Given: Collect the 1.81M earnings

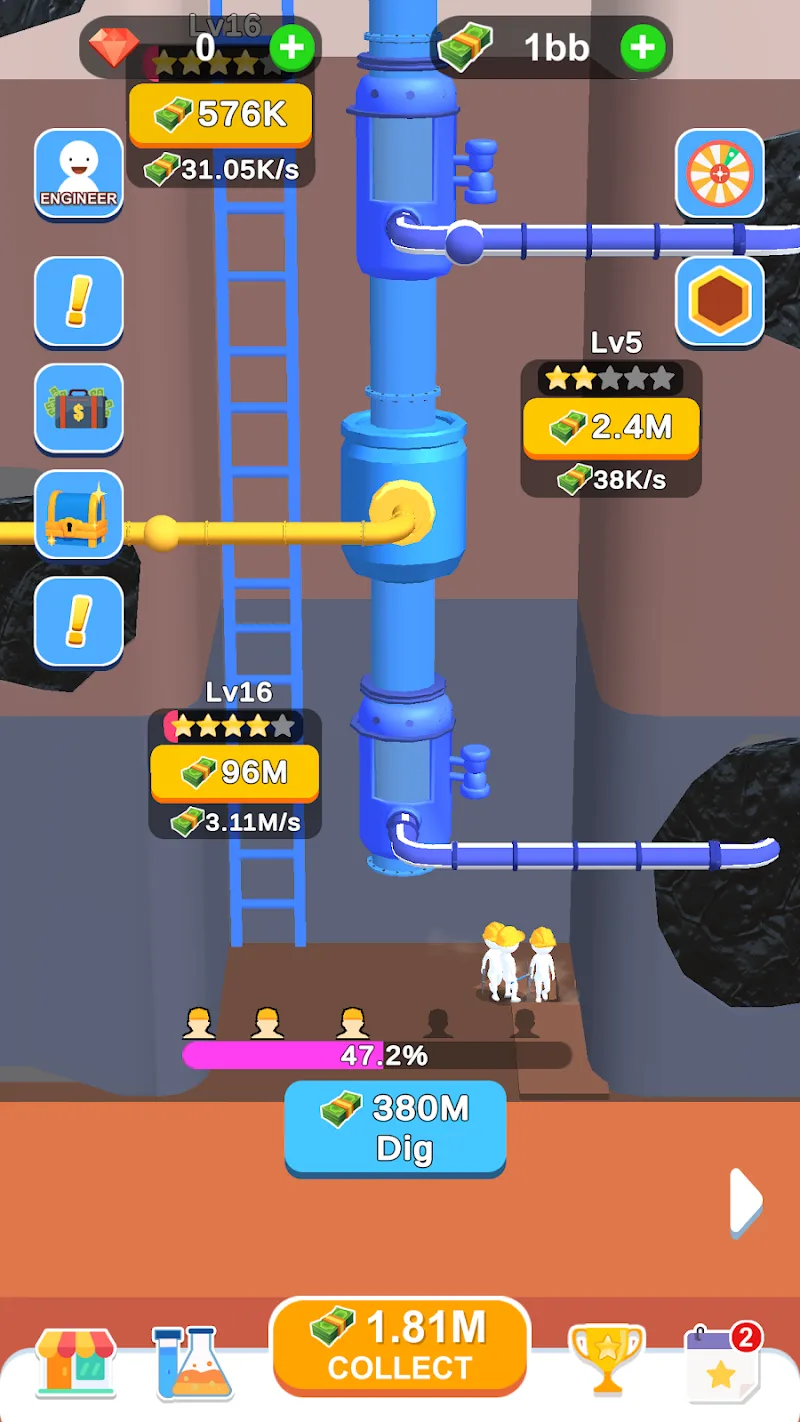Looking at the screenshot, I should tap(400, 1346).
